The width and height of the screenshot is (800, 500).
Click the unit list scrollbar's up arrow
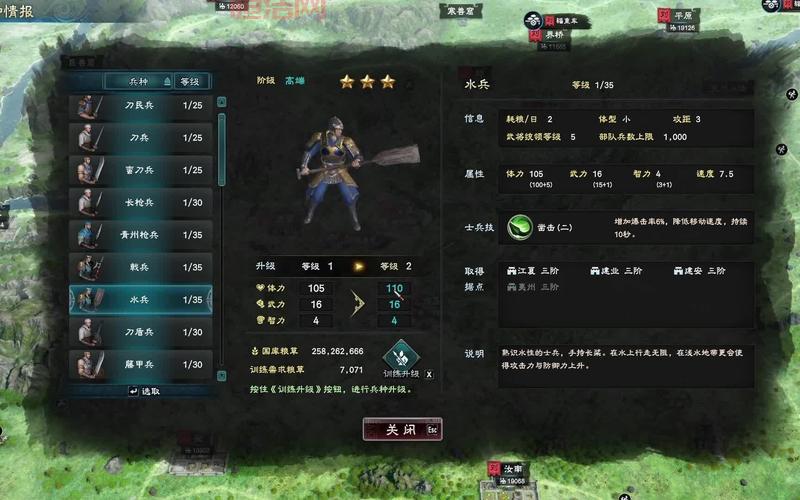221,100
